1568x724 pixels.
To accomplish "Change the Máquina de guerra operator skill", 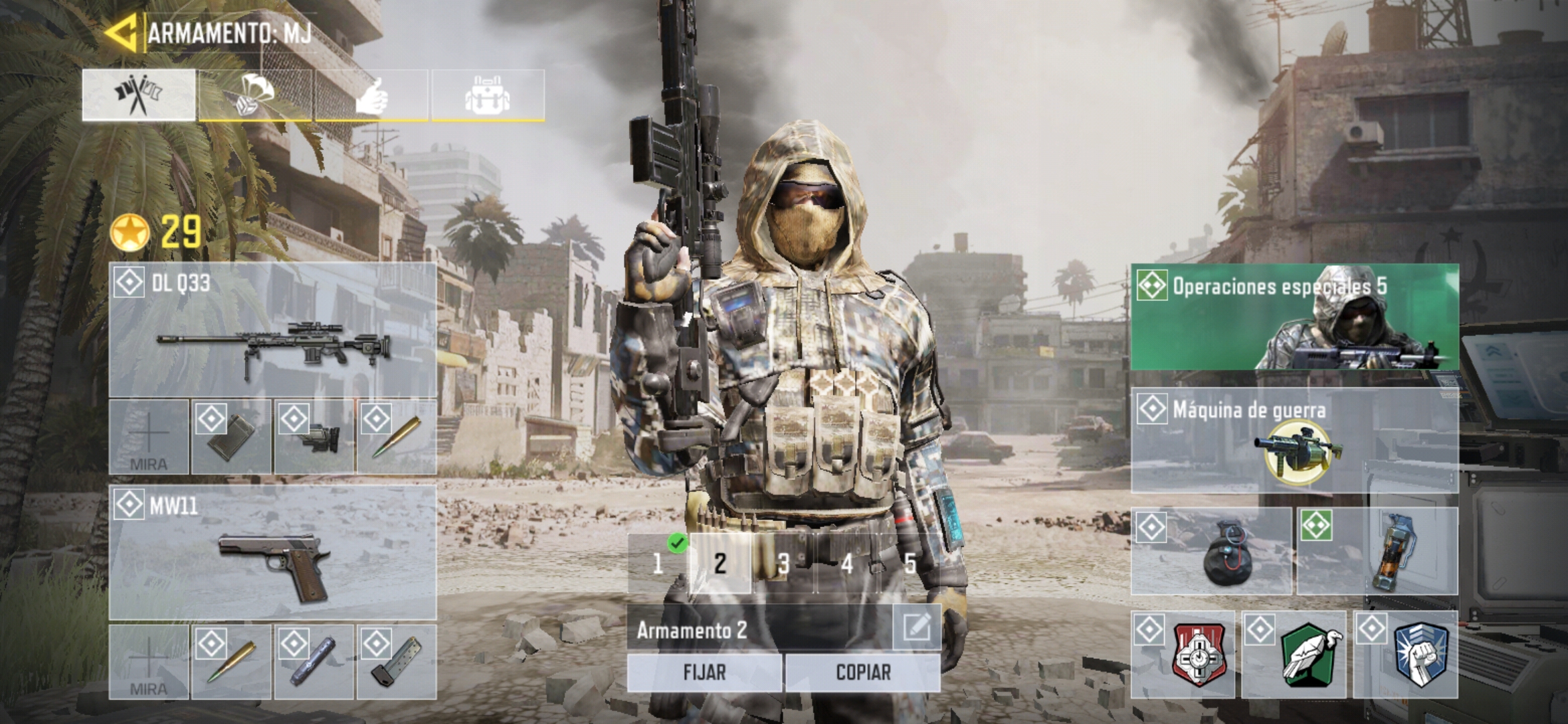I will pyautogui.click(x=1295, y=441).
